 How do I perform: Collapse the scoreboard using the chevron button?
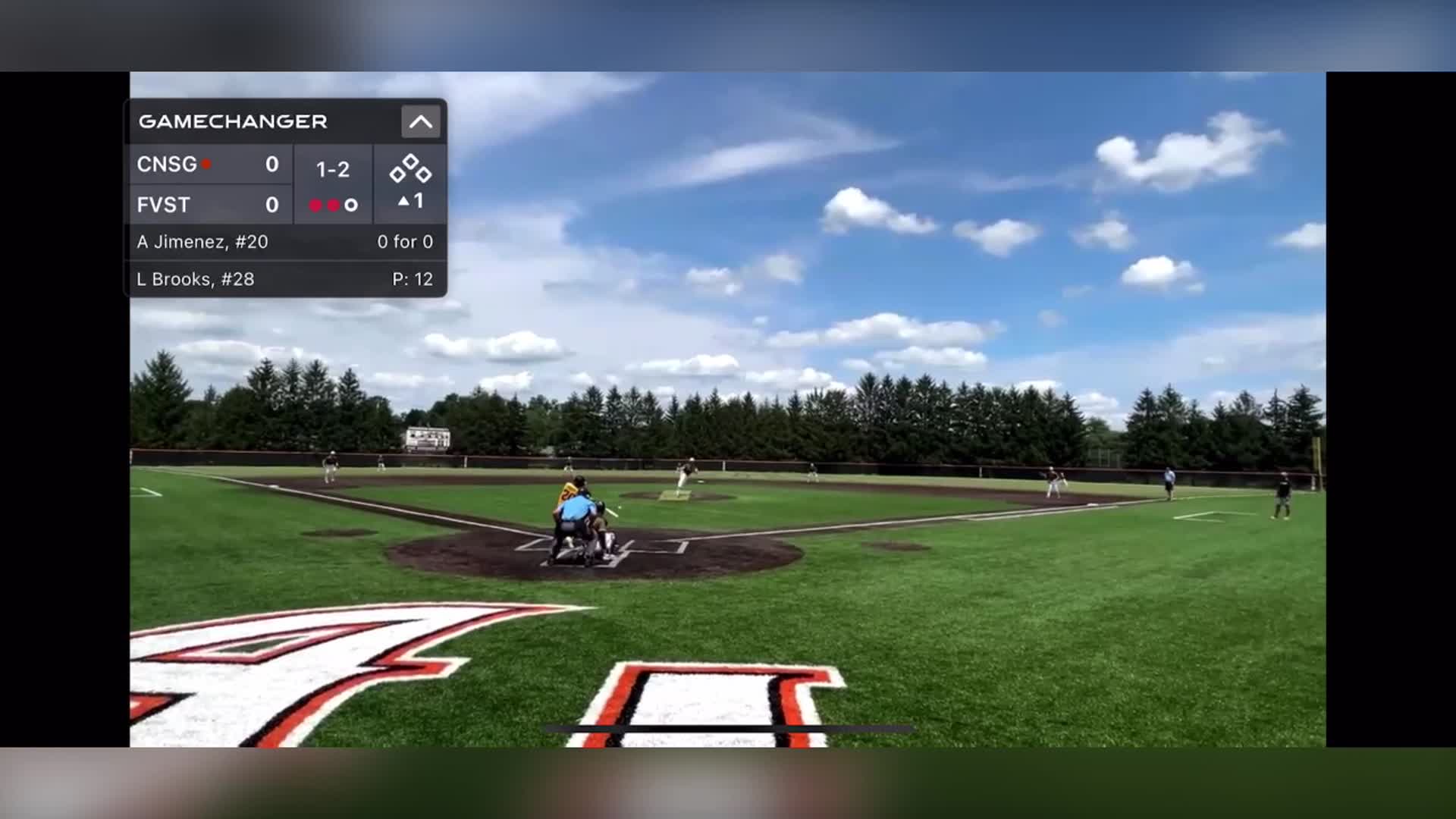(x=421, y=121)
